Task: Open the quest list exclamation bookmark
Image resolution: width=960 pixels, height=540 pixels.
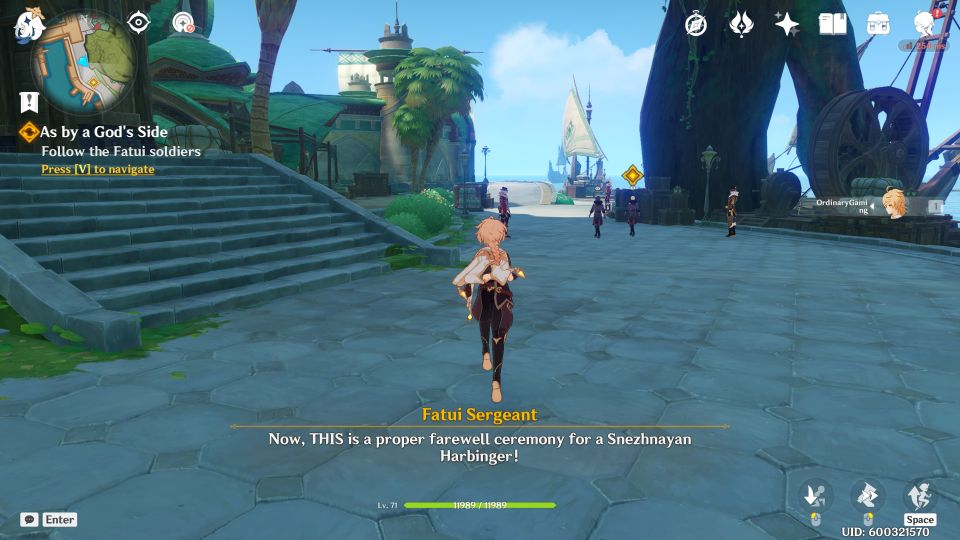Action: point(28,101)
